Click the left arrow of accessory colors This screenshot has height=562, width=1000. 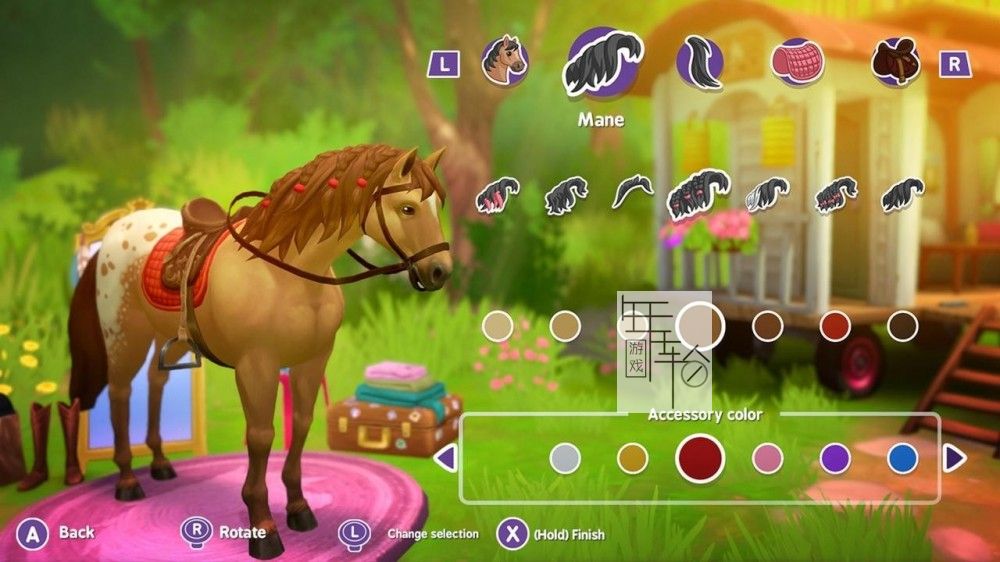tap(446, 458)
